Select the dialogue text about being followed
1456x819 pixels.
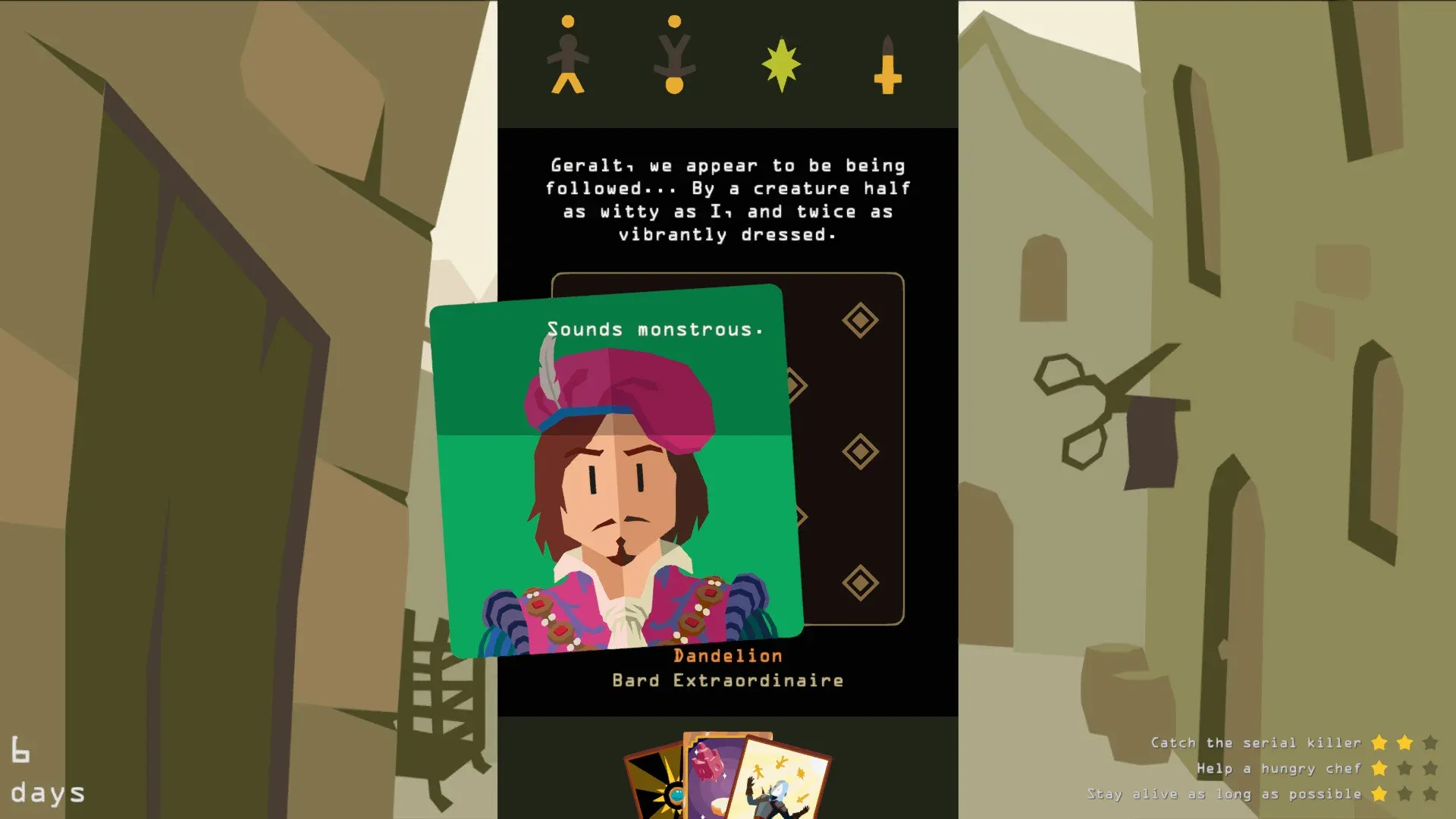726,199
